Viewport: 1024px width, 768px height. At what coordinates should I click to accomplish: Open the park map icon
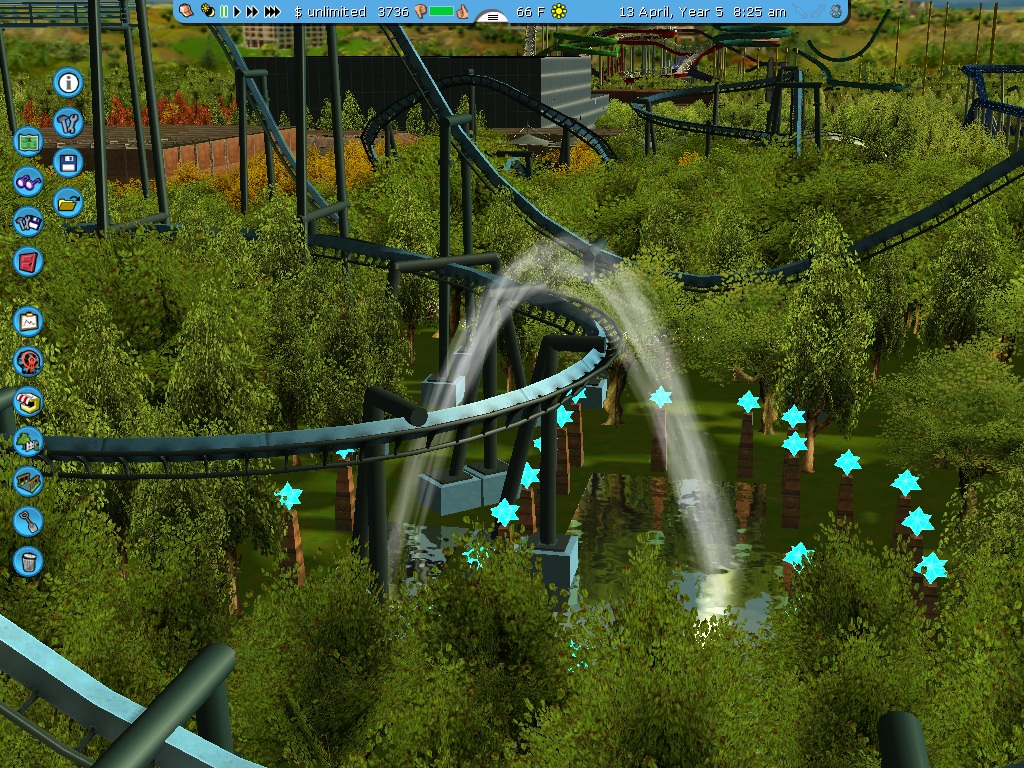coord(28,141)
